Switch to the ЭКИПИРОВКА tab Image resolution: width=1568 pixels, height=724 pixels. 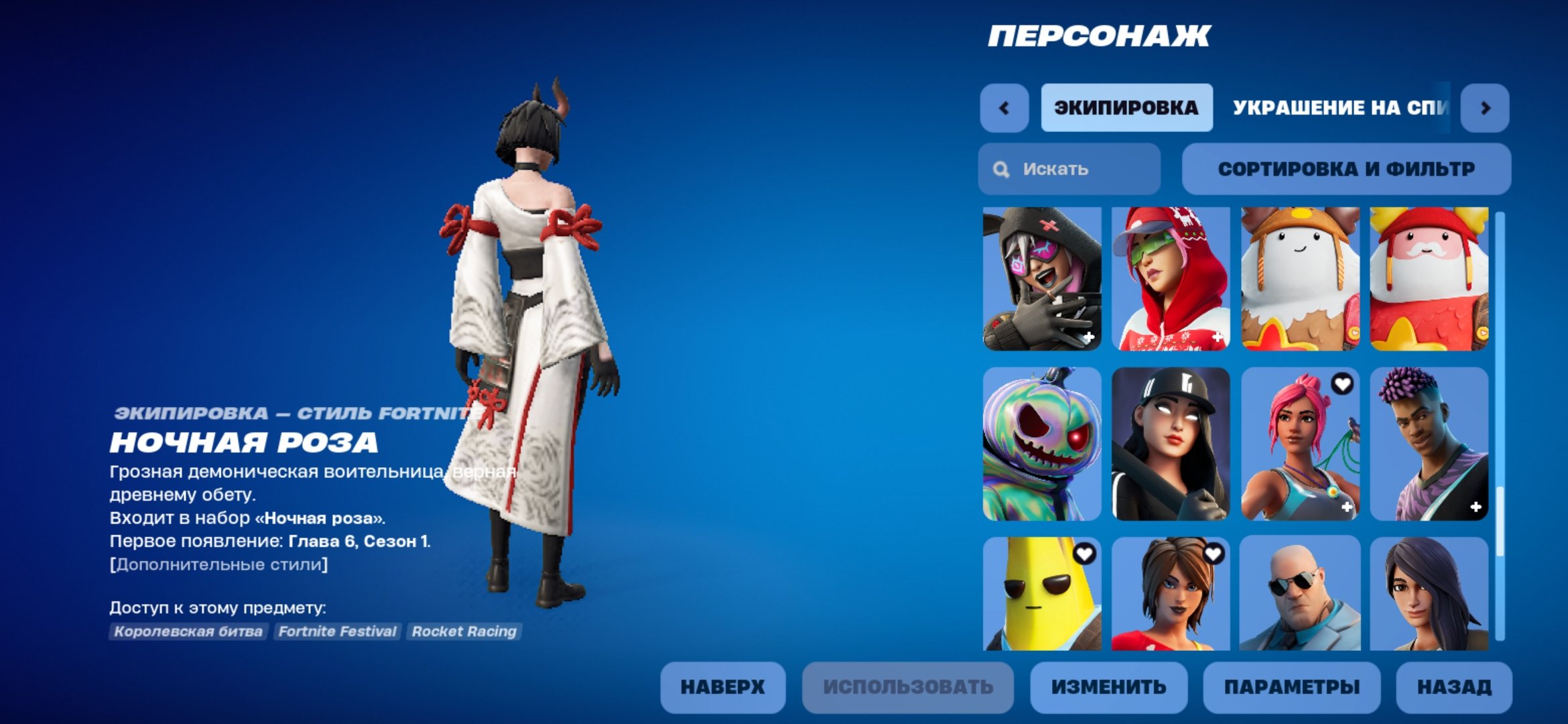click(x=1126, y=107)
